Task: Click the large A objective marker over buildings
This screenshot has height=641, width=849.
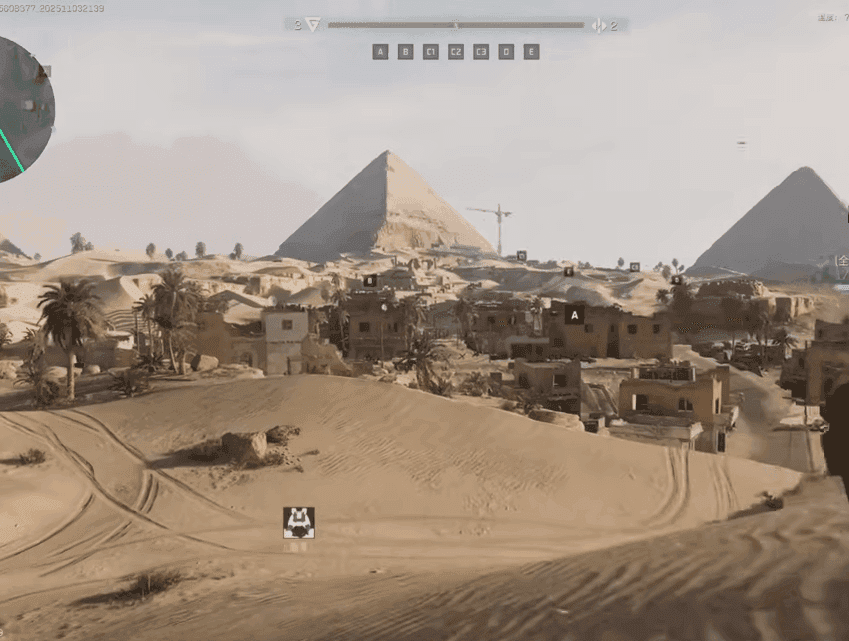Action: pos(574,315)
